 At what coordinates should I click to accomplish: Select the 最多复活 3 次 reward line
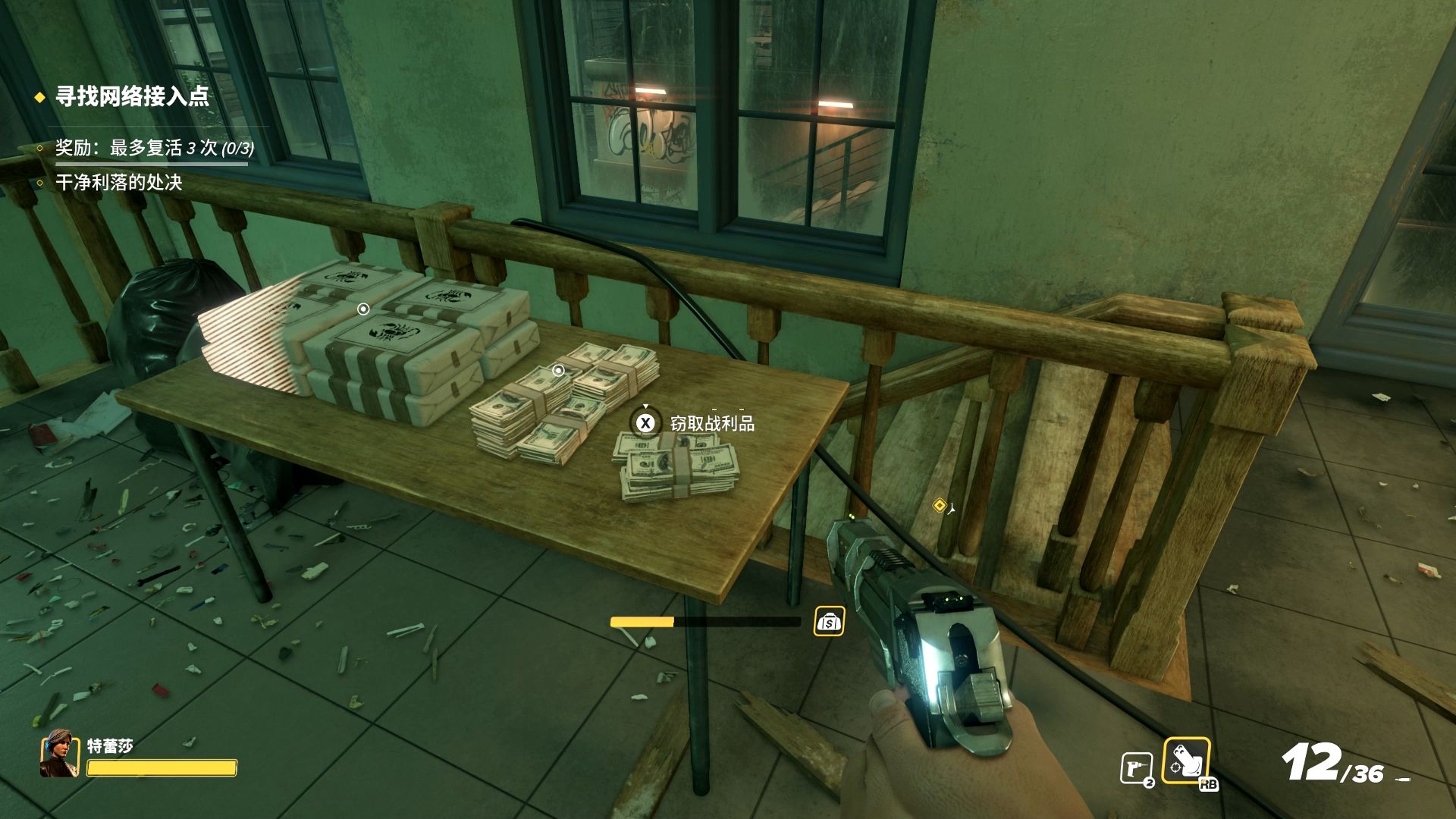[x=154, y=147]
